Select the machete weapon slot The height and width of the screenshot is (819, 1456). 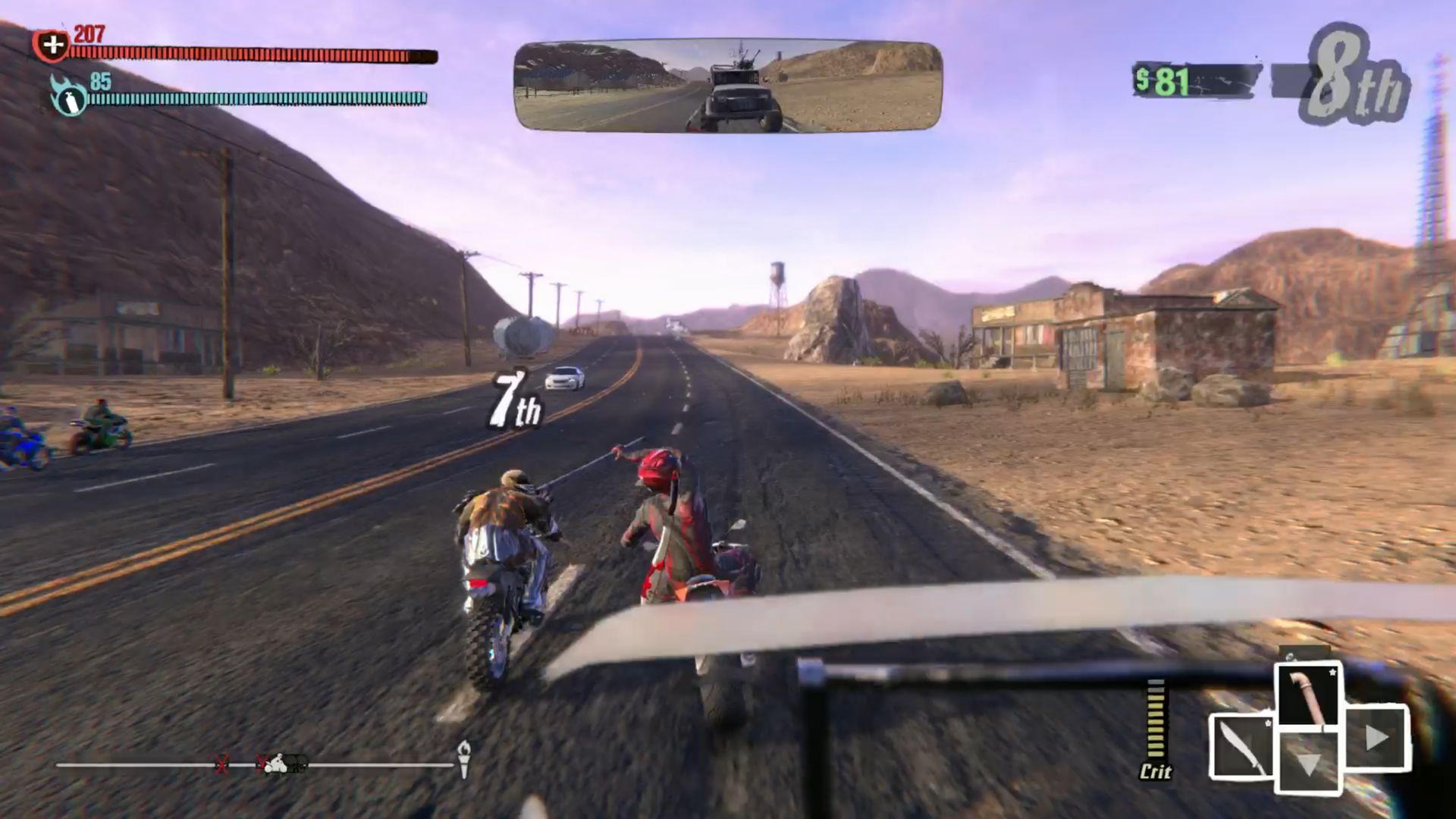point(1241,746)
